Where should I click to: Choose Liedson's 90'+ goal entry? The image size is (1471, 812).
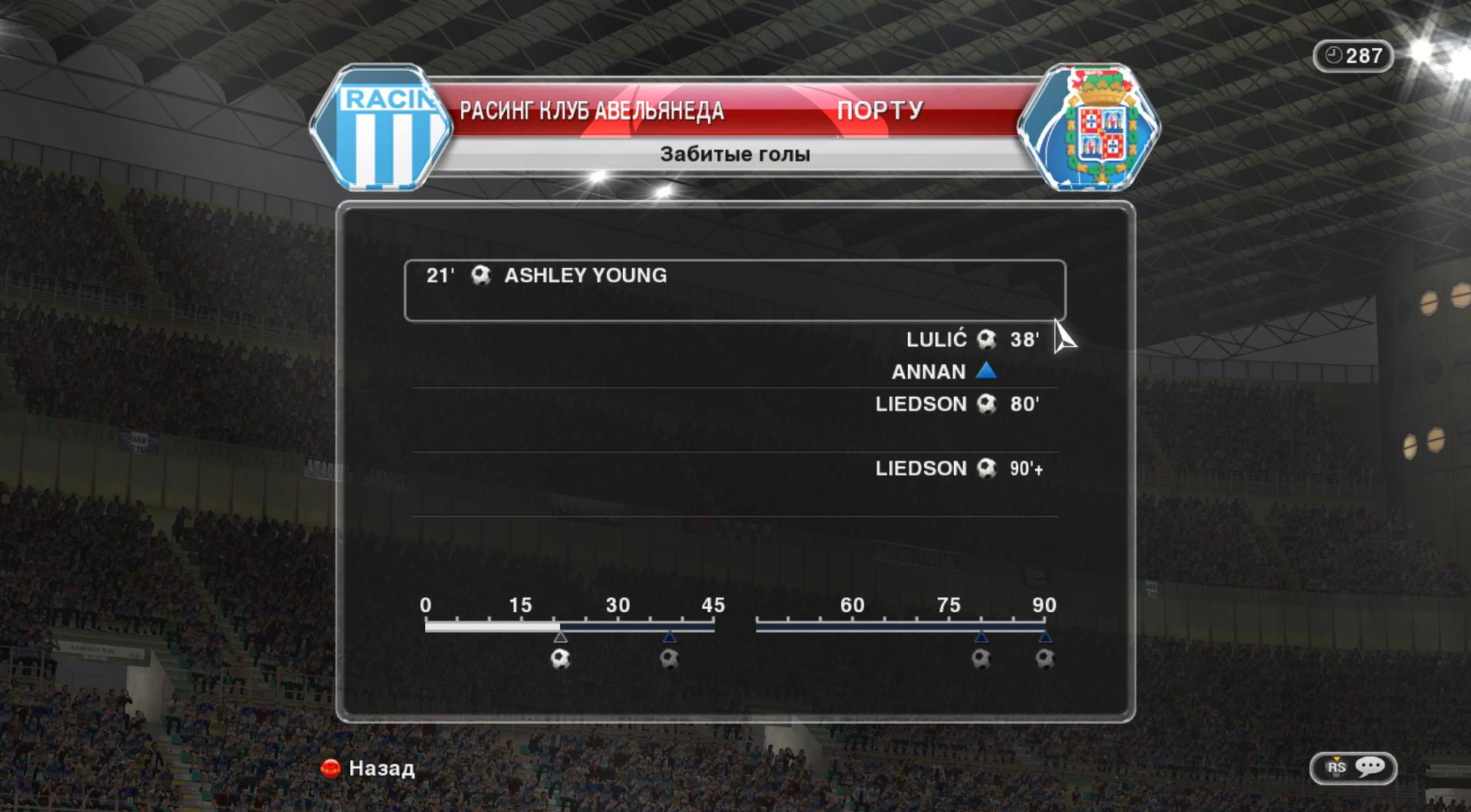[x=958, y=469]
